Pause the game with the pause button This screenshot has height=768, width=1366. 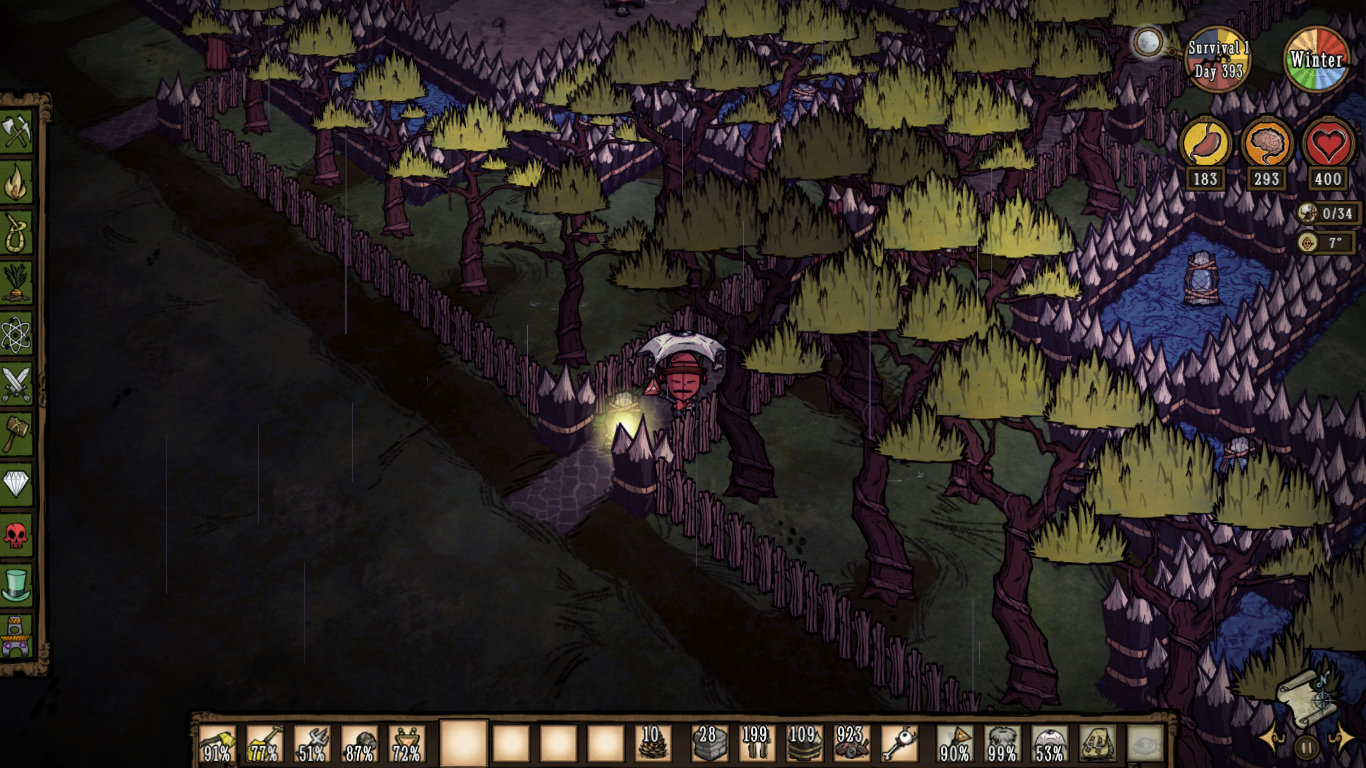click(x=1306, y=745)
